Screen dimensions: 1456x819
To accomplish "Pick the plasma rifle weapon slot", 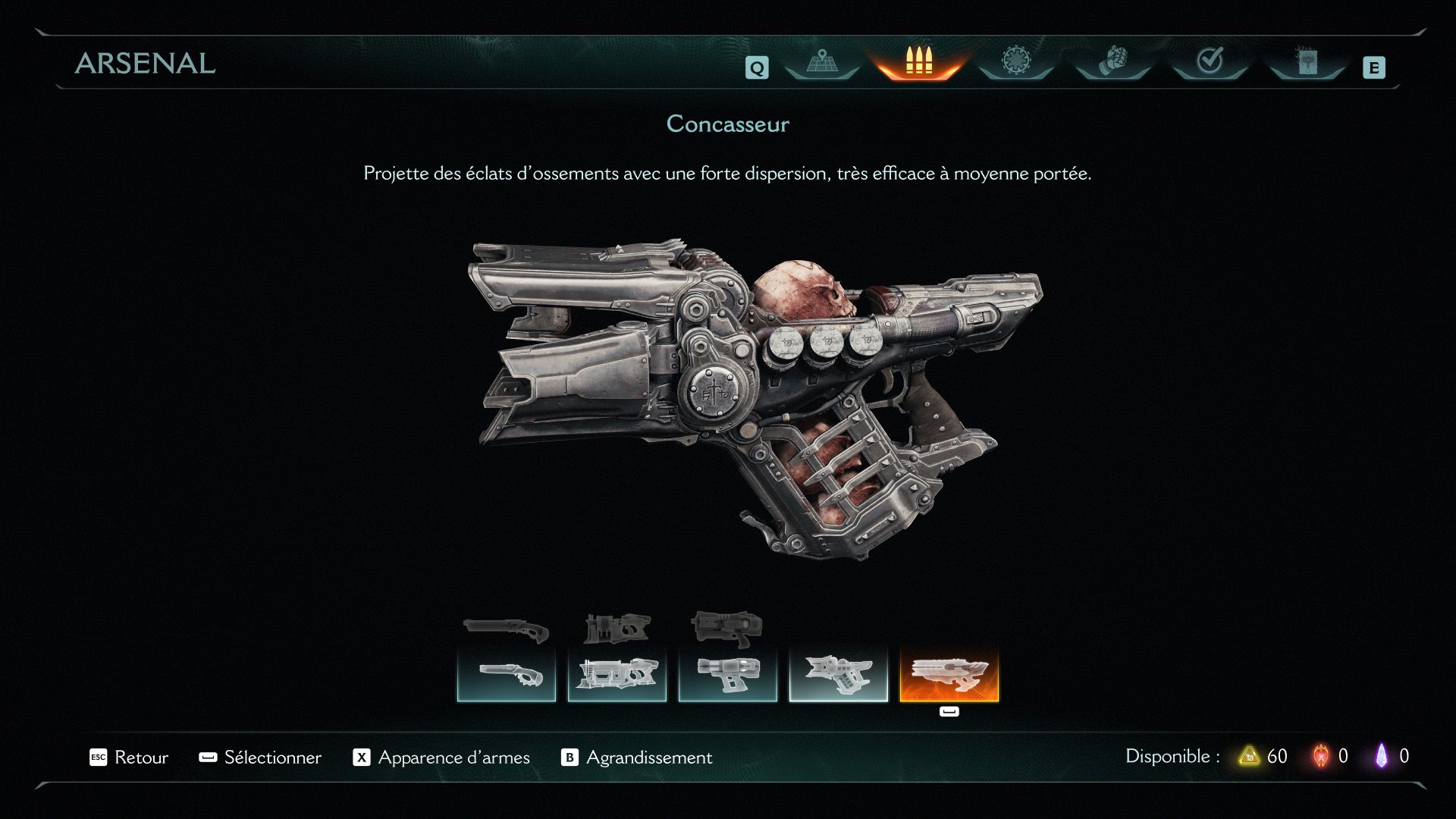I will [x=728, y=675].
